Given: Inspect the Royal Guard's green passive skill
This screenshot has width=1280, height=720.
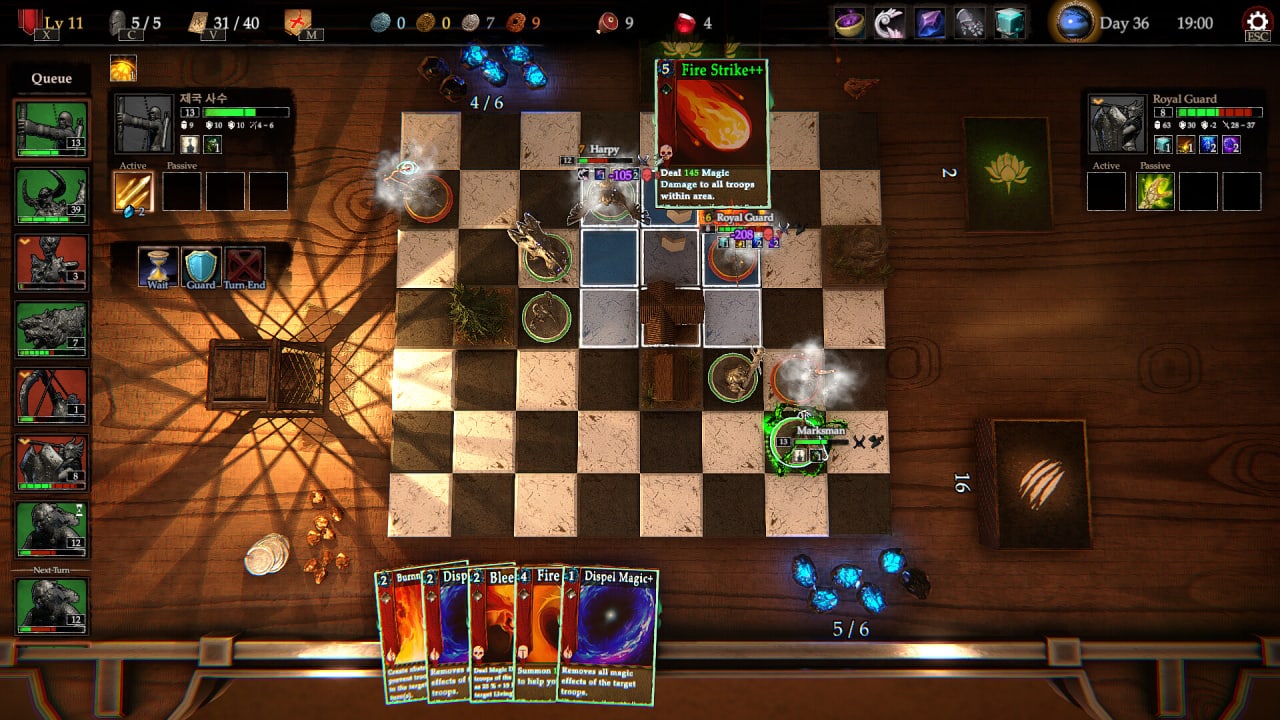Looking at the screenshot, I should [x=1155, y=191].
